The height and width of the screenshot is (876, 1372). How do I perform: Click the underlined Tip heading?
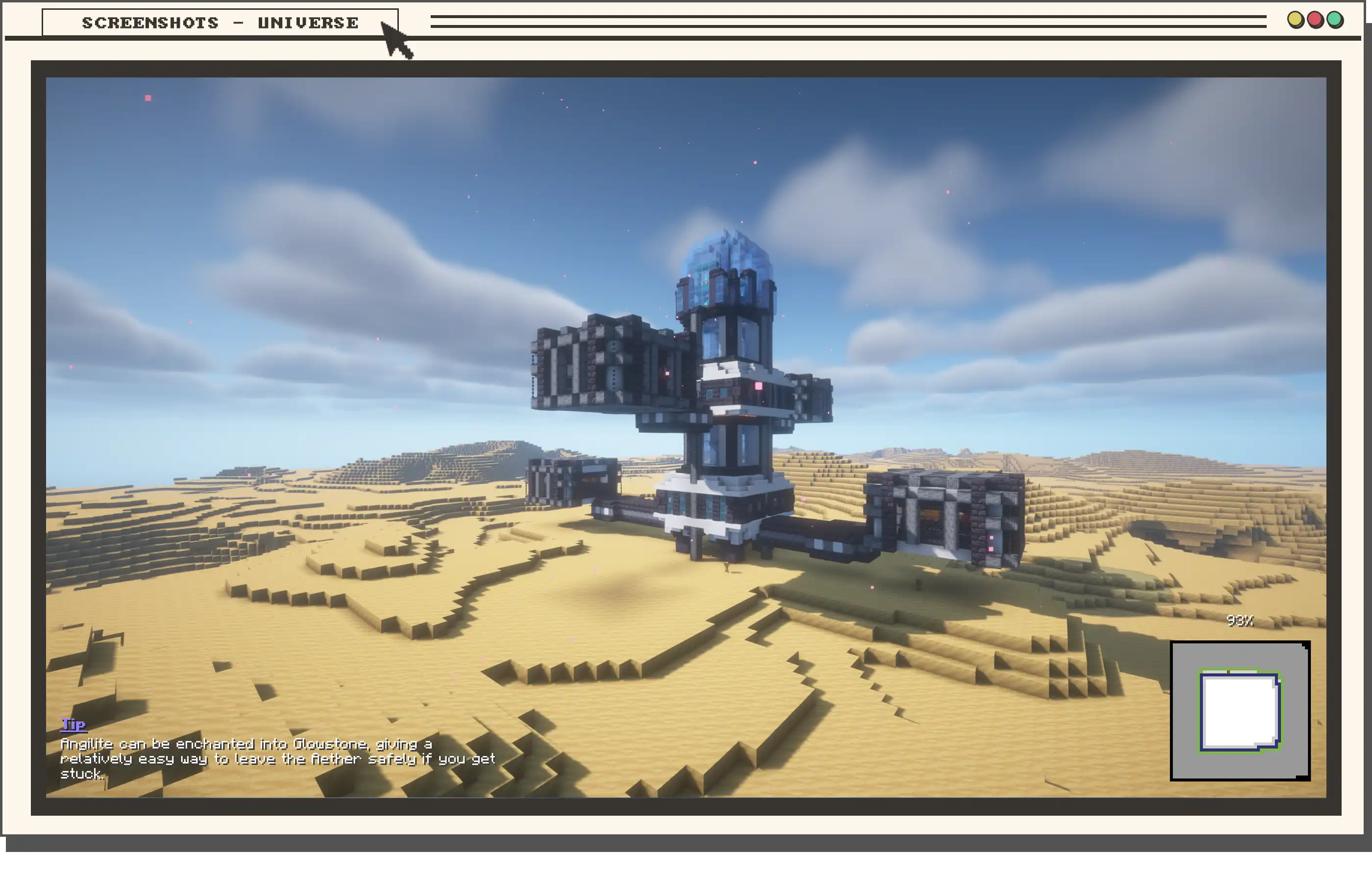click(73, 724)
